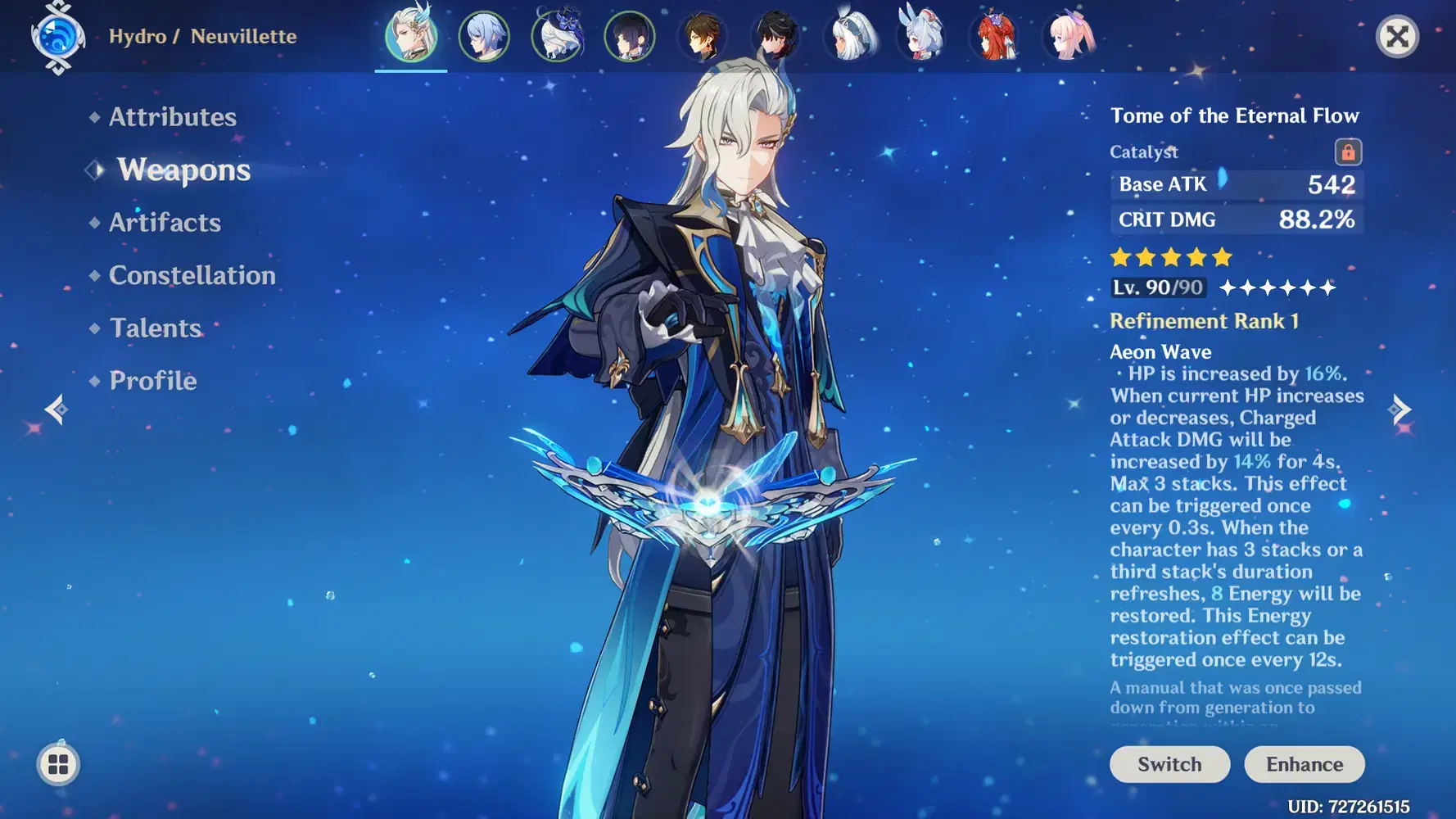Open the Attributes section
The height and width of the screenshot is (819, 1456).
[x=171, y=117]
